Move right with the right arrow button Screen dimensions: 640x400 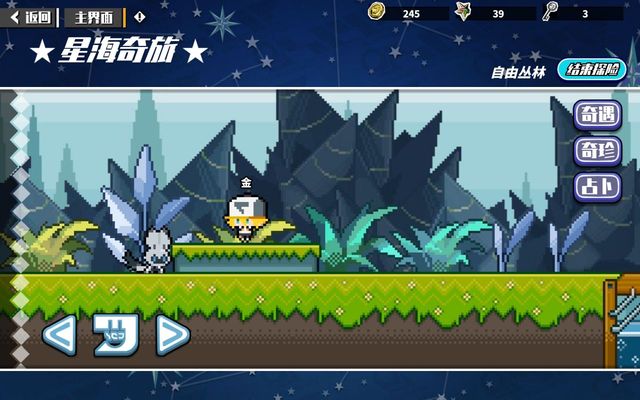point(172,335)
